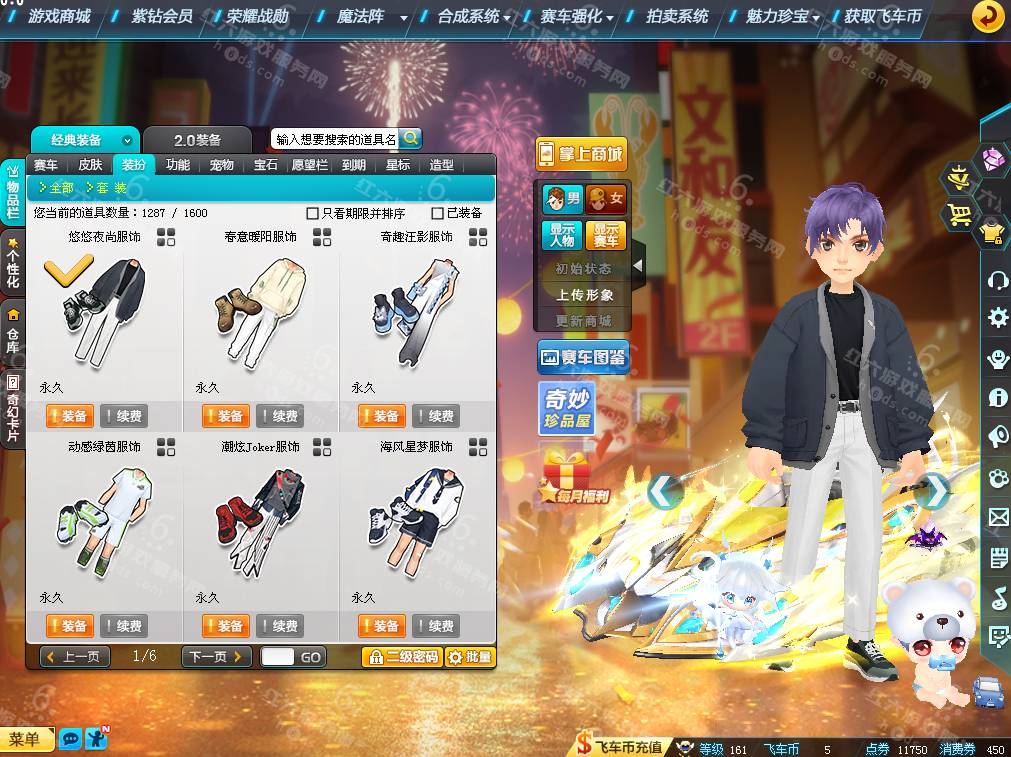Select the 宠物 category tab
Screen dimensions: 1011x757
tap(221, 165)
